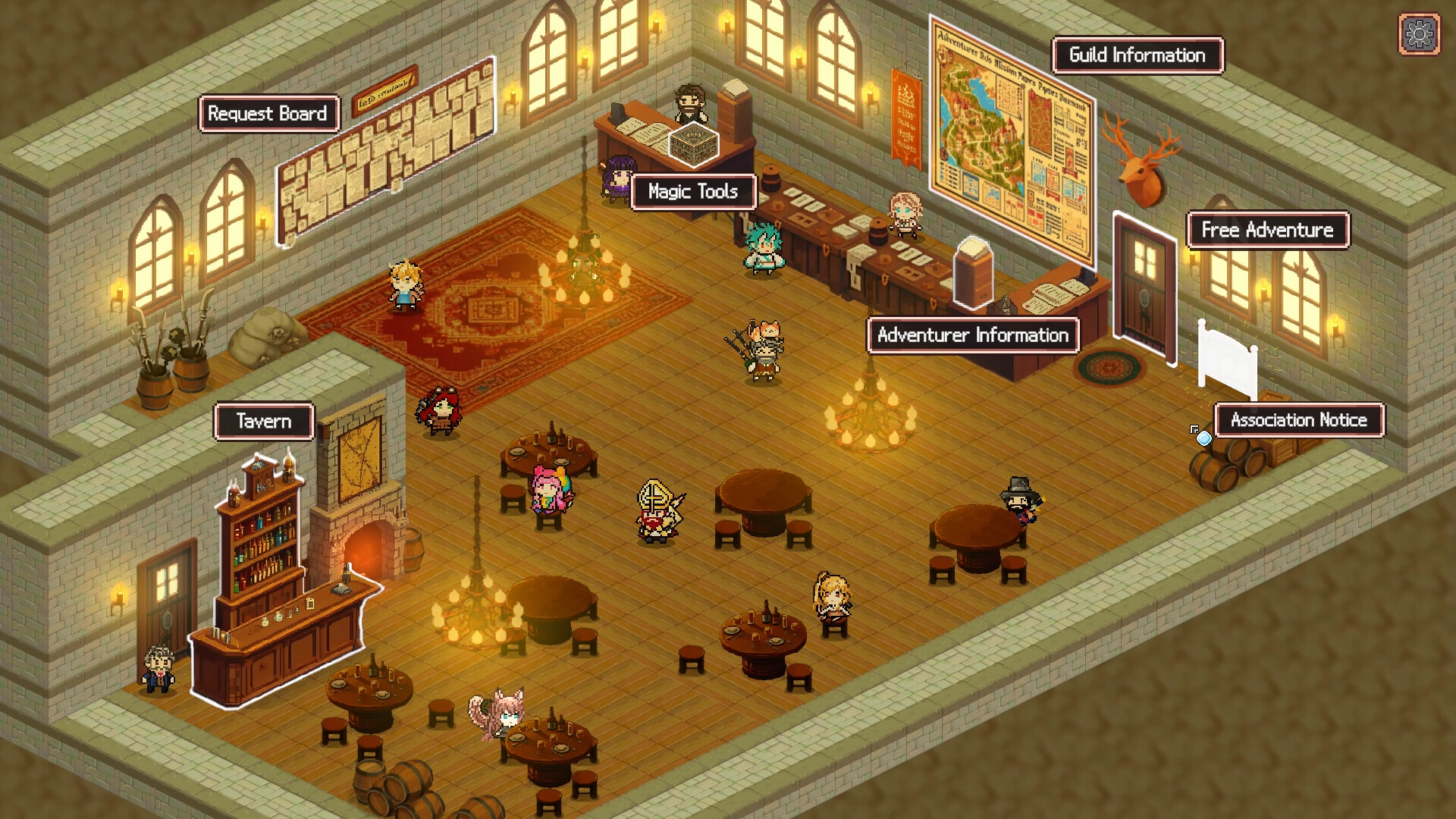Click the Adventurer Information podium
The image size is (1456, 819).
pos(973,273)
